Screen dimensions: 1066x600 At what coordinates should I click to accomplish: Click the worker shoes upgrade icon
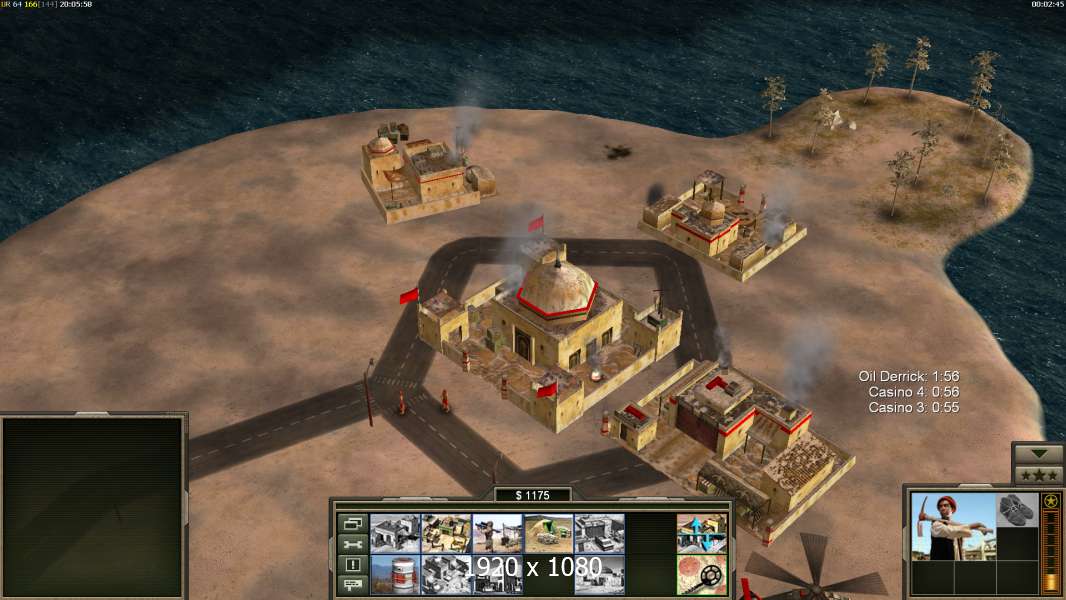[1018, 508]
